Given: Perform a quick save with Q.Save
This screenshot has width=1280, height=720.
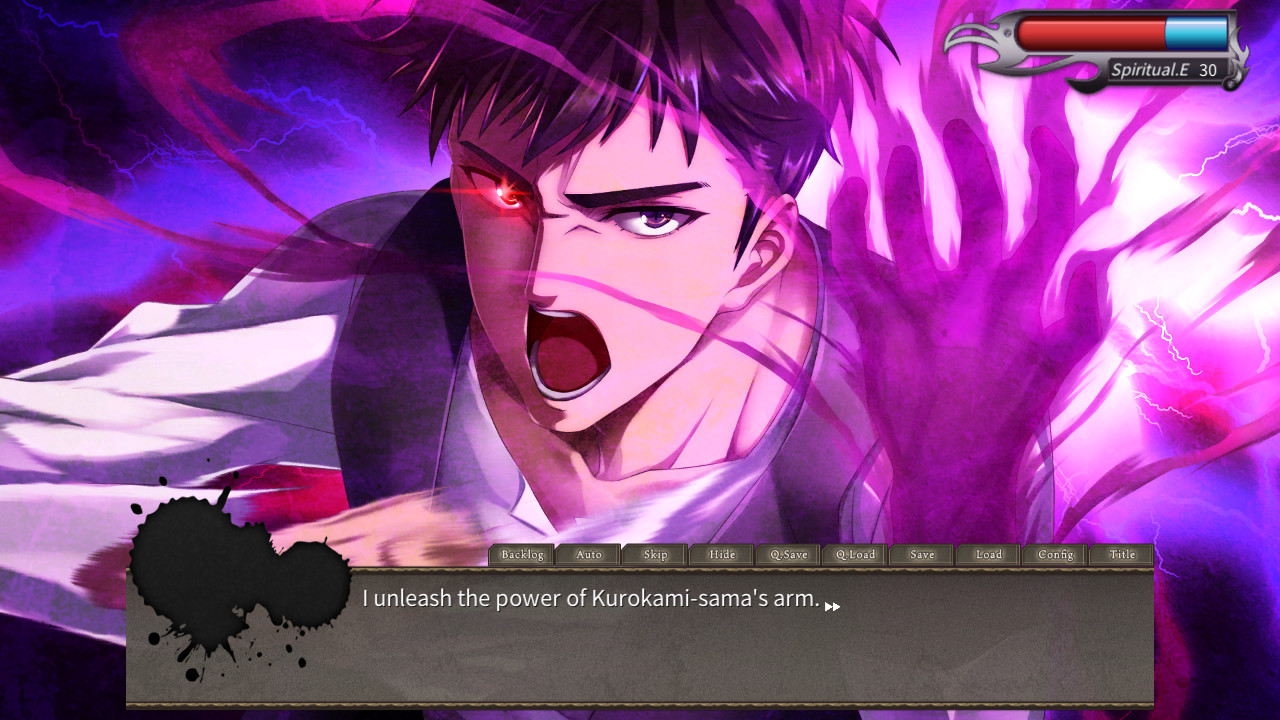Looking at the screenshot, I should [787, 555].
